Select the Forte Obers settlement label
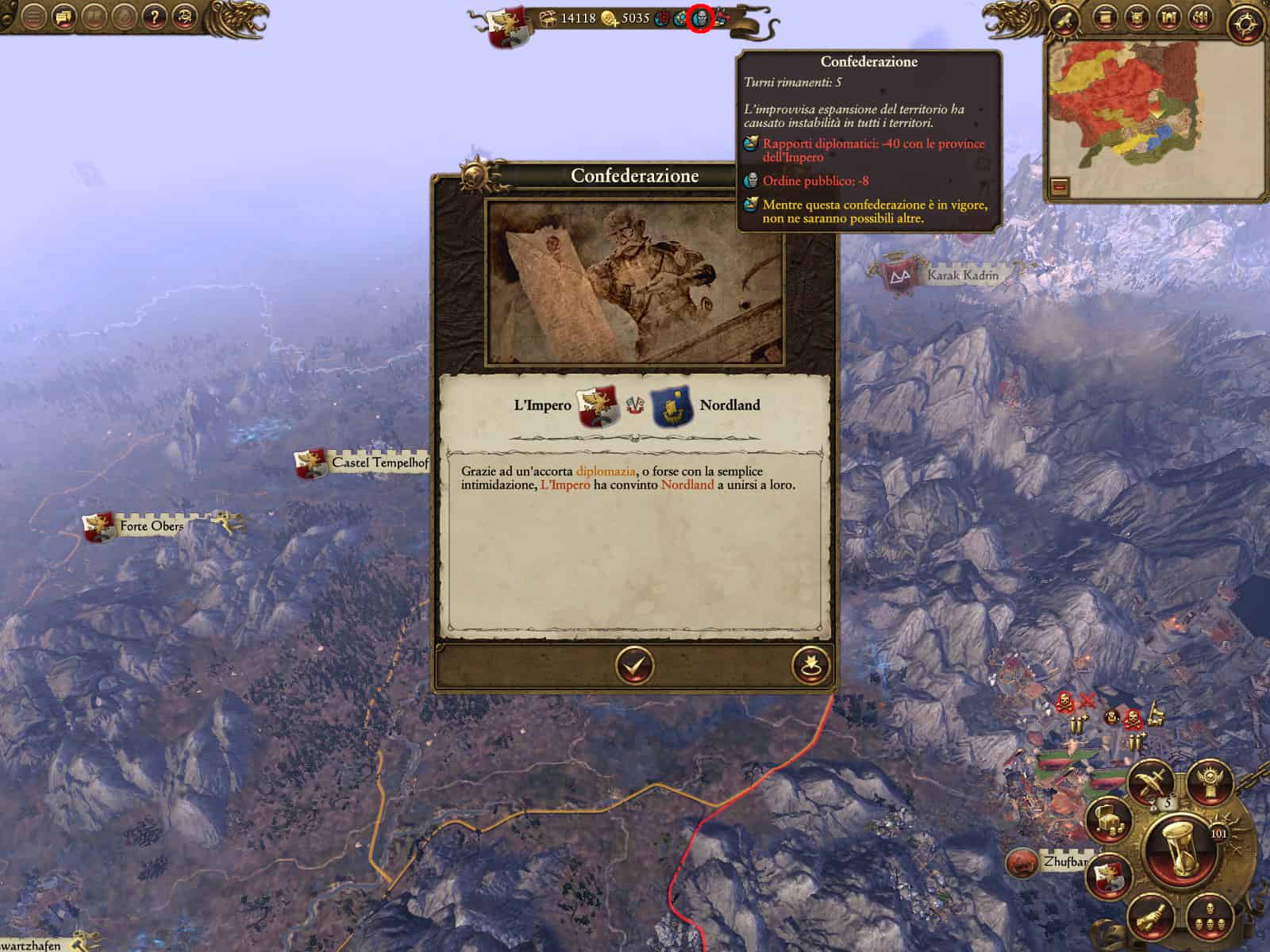Screen dimensions: 1270x952 [x=151, y=526]
